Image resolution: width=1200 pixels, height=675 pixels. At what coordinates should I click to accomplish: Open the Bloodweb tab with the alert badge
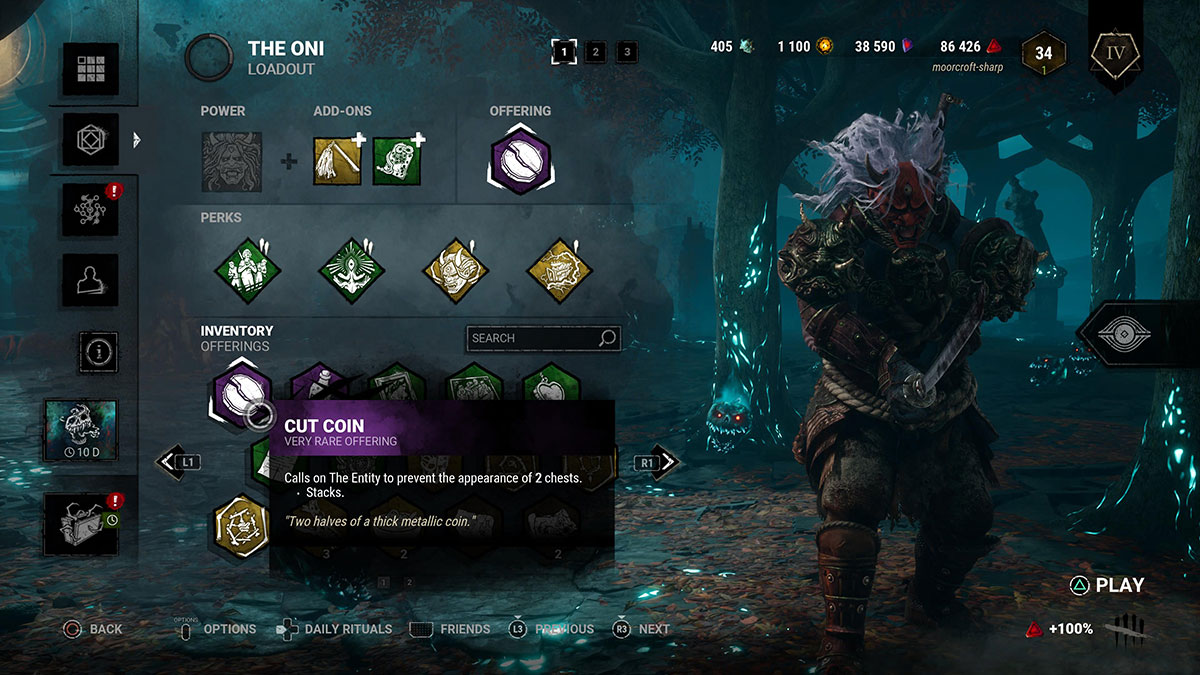click(x=91, y=210)
